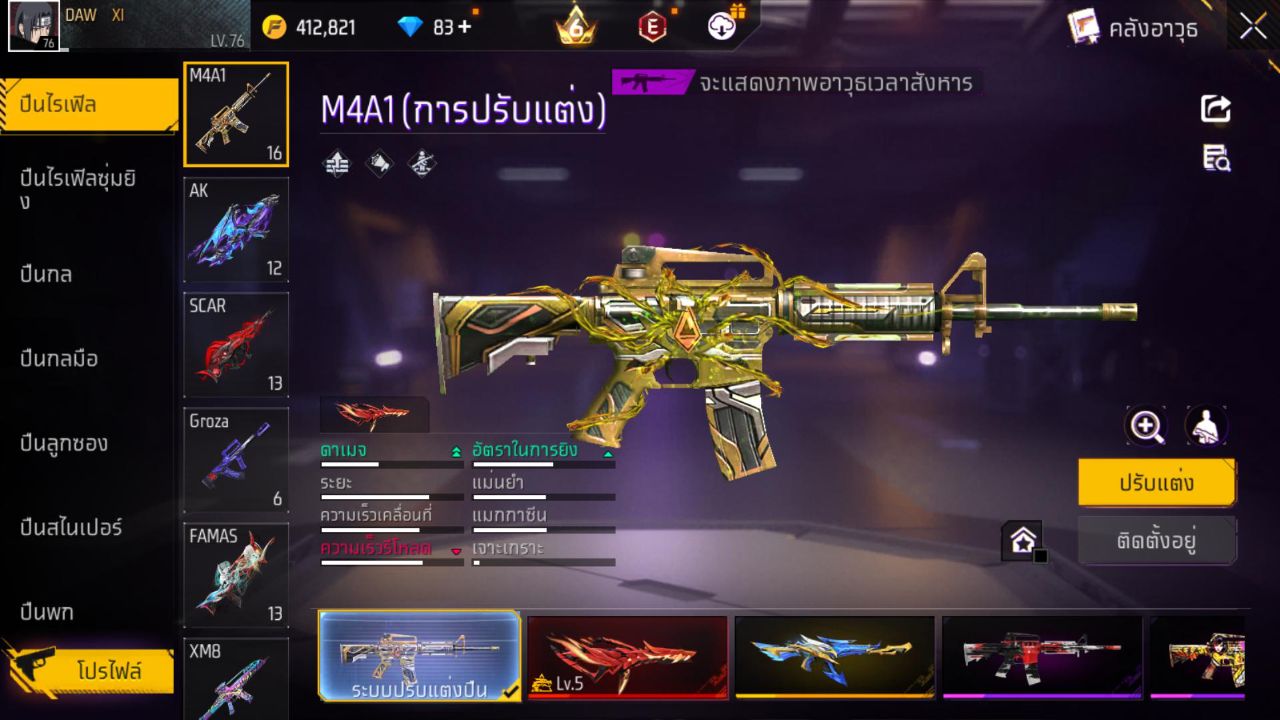Open the gunsmith soldier icon under the title
Viewport: 1280px width, 720px height.
[x=420, y=162]
